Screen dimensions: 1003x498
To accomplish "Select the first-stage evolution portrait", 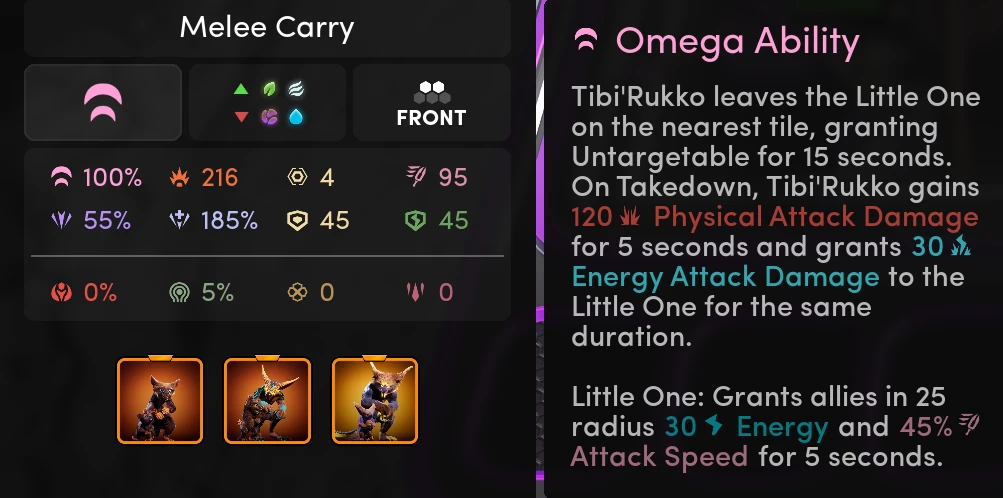I will tap(160, 400).
